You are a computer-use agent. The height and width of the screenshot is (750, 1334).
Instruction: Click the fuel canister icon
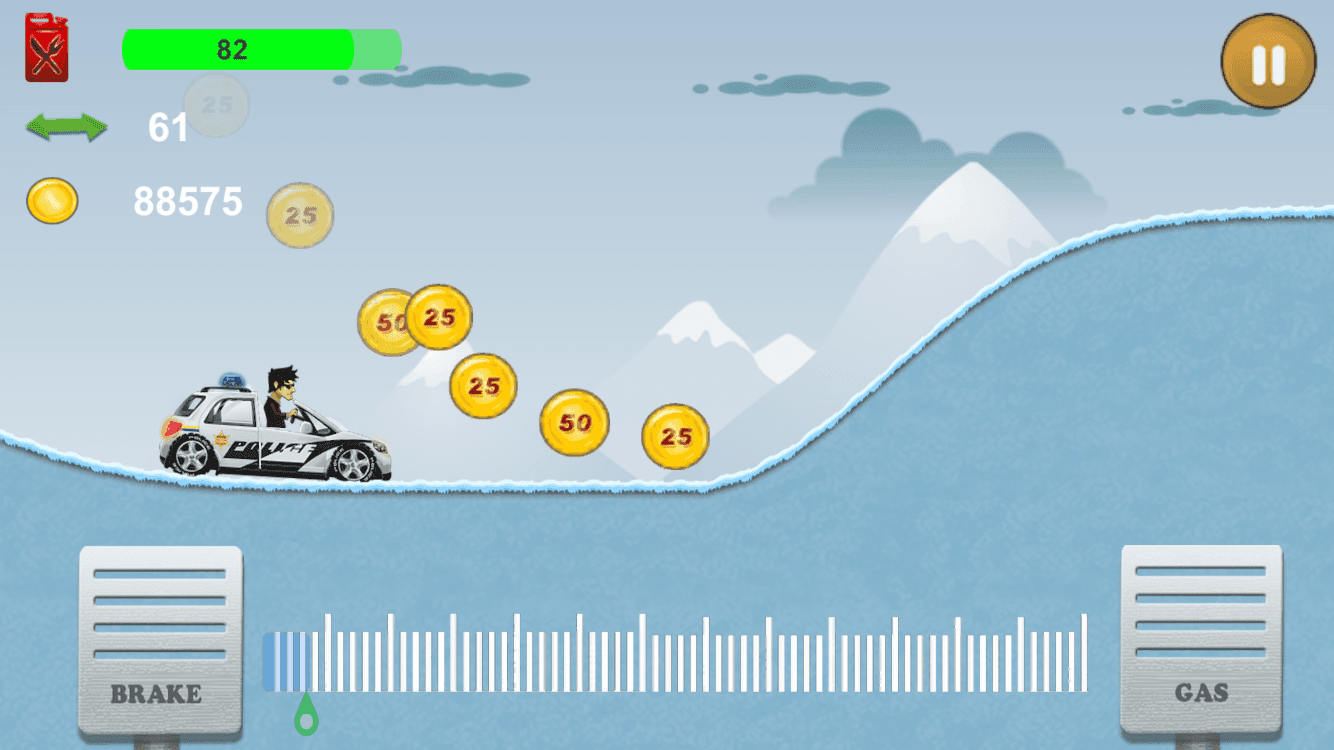(46, 47)
